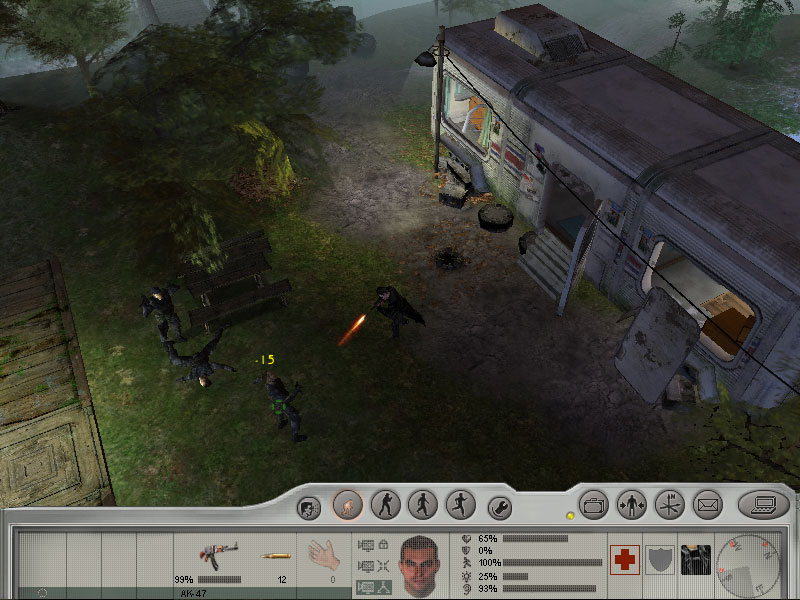Open the briefcase inventory

(594, 504)
